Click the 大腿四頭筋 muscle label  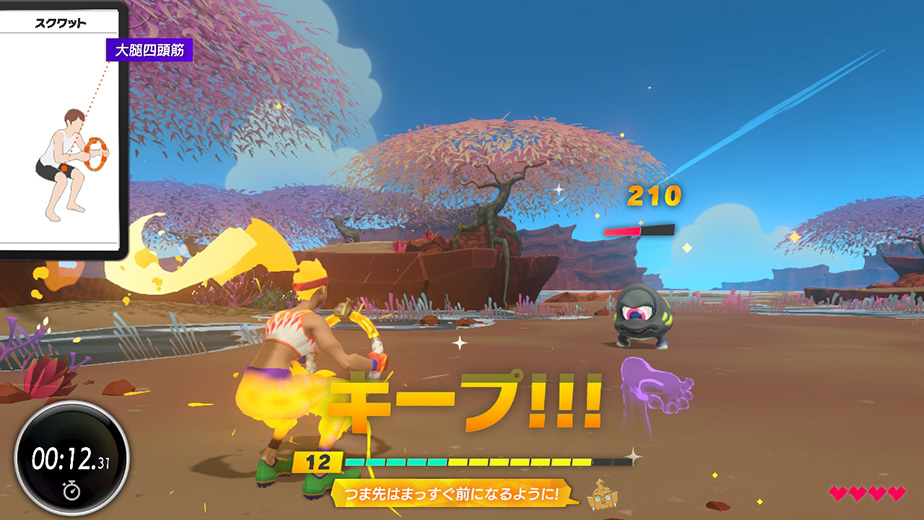[x=149, y=50]
